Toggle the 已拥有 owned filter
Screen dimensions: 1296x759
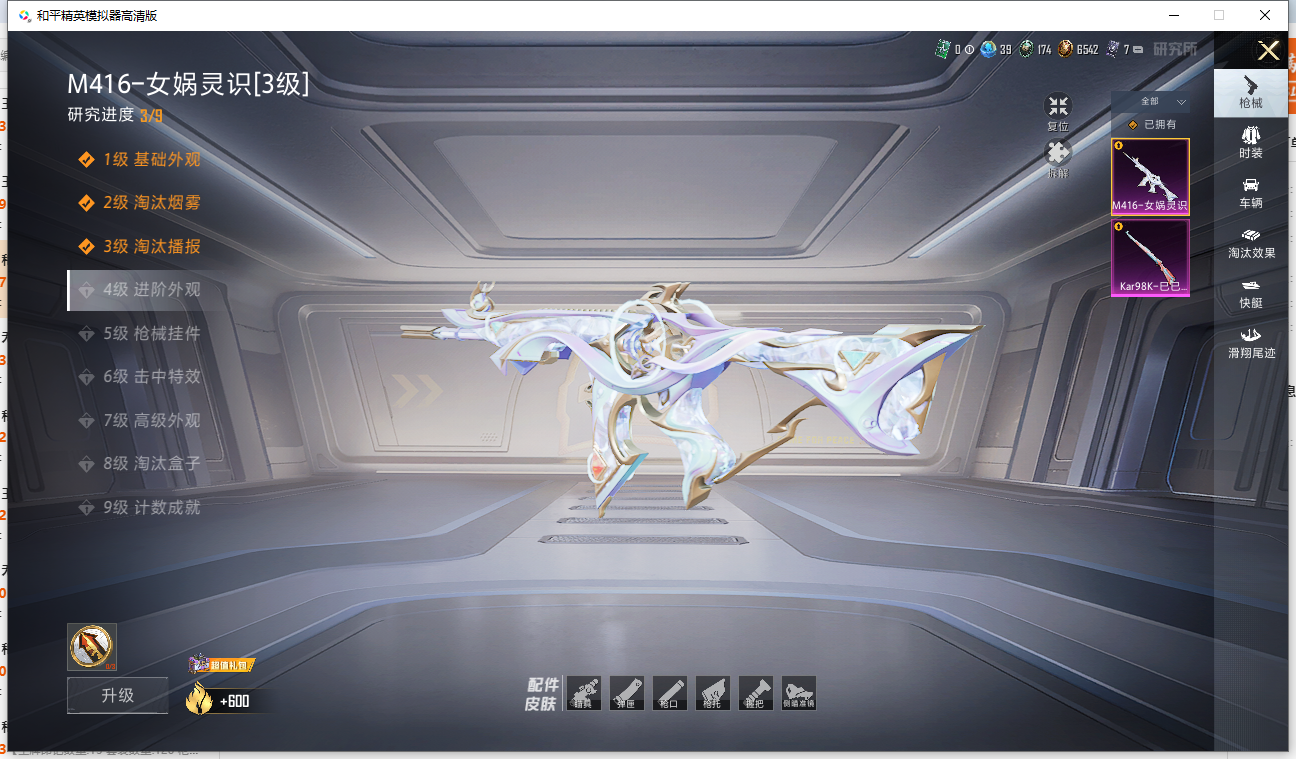coord(1150,125)
